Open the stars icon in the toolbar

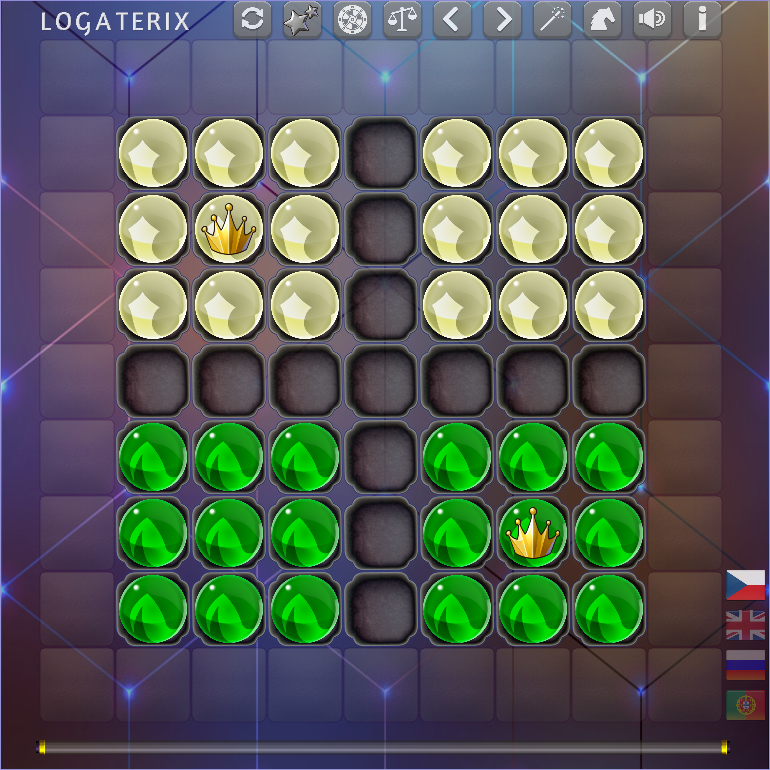pos(303,20)
